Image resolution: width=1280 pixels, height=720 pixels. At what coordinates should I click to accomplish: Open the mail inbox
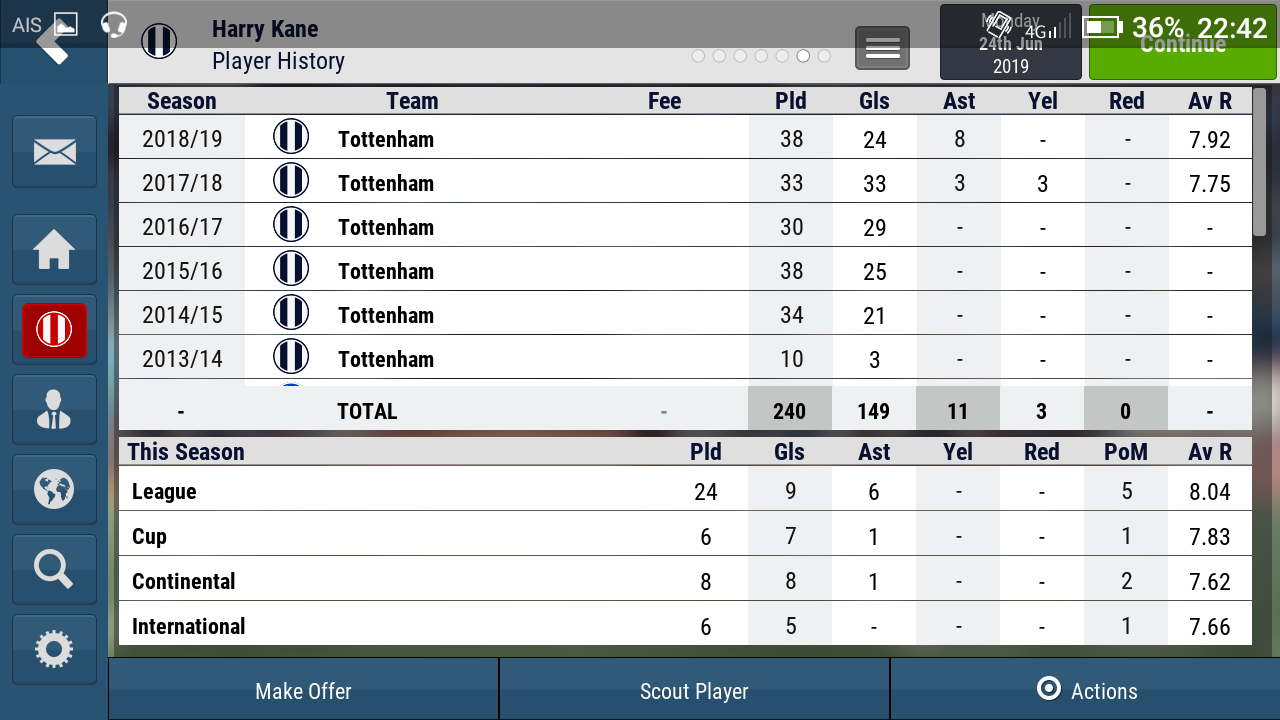pyautogui.click(x=54, y=152)
